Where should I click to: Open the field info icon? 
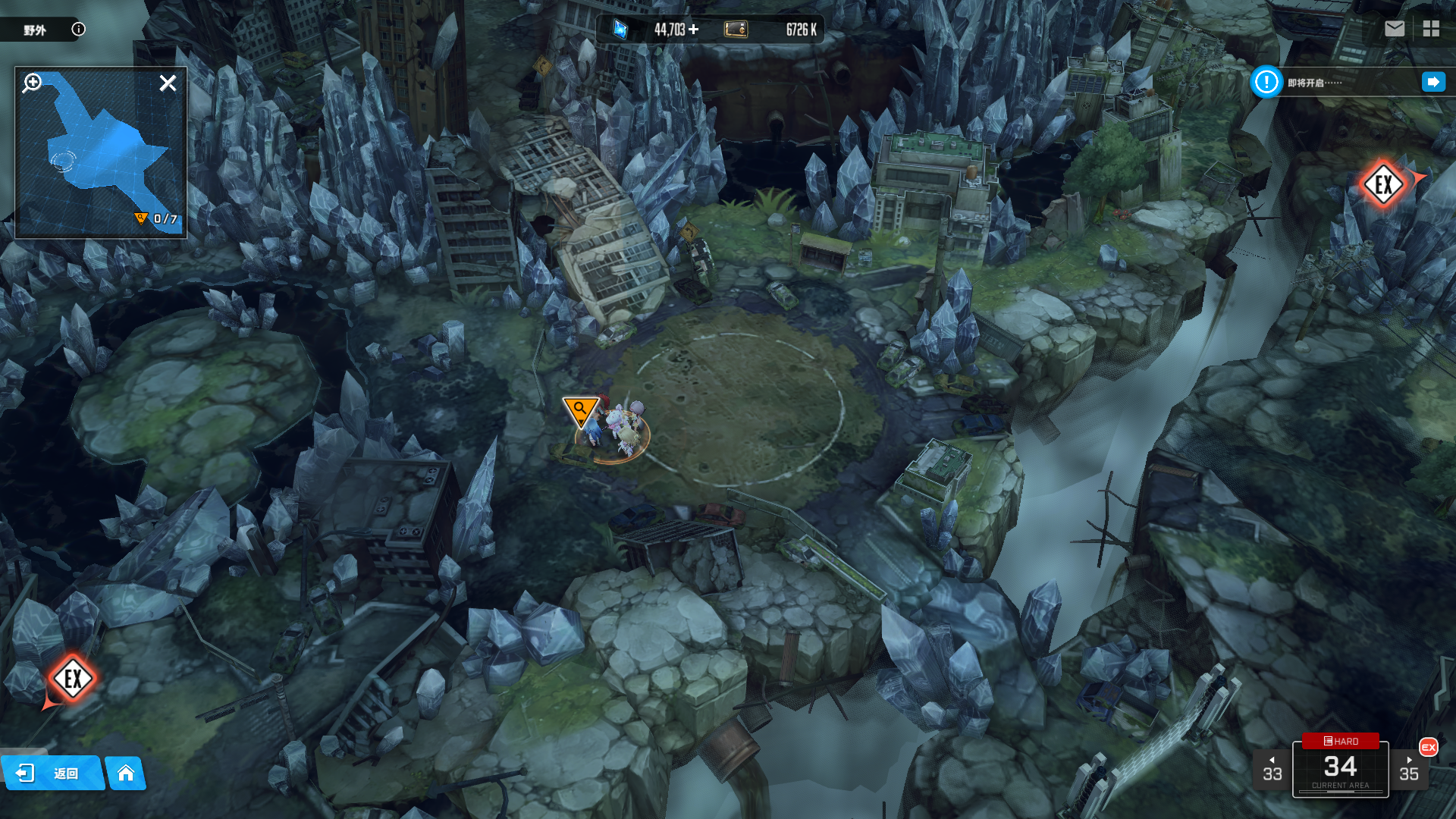click(78, 29)
